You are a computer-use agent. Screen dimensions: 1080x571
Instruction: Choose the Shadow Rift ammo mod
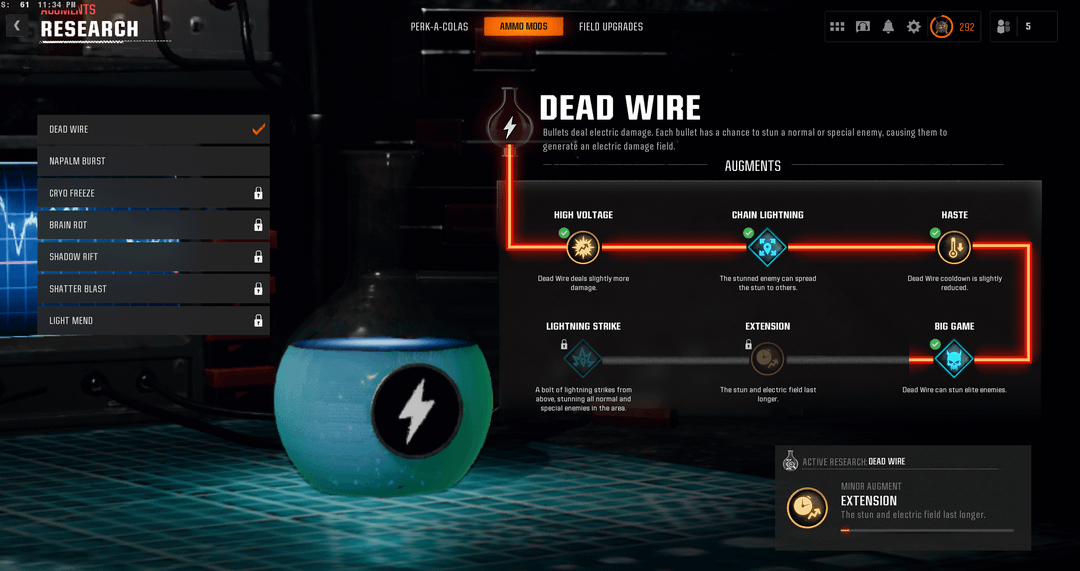pos(153,257)
